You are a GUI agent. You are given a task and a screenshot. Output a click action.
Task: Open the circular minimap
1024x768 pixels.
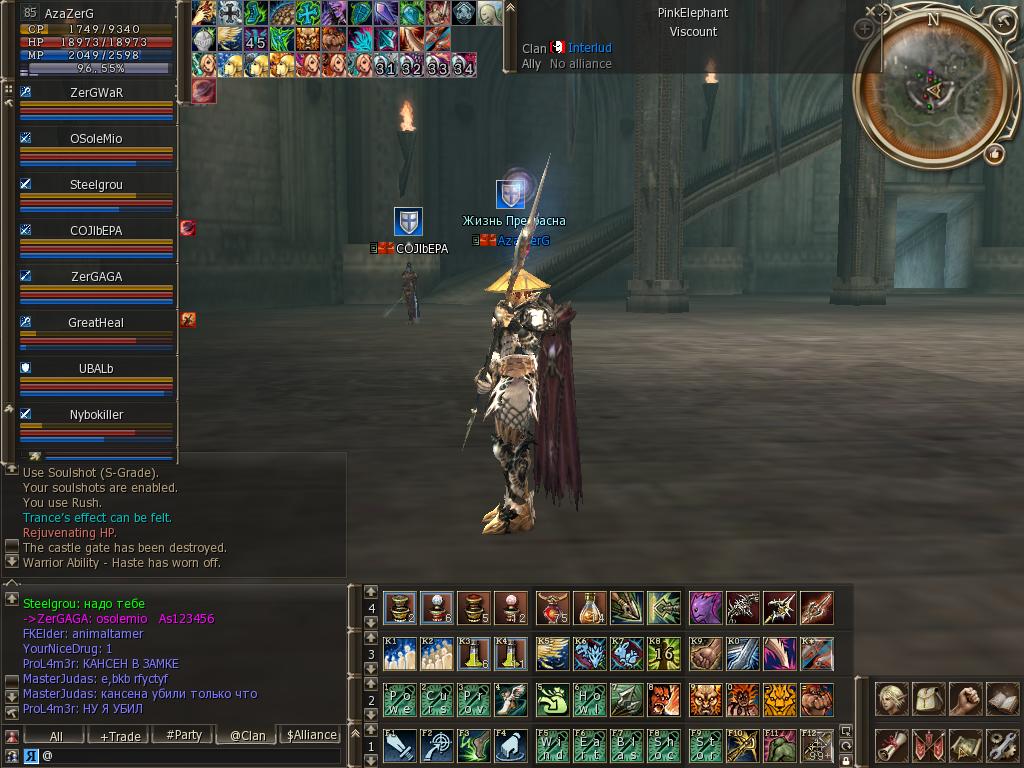tap(932, 88)
